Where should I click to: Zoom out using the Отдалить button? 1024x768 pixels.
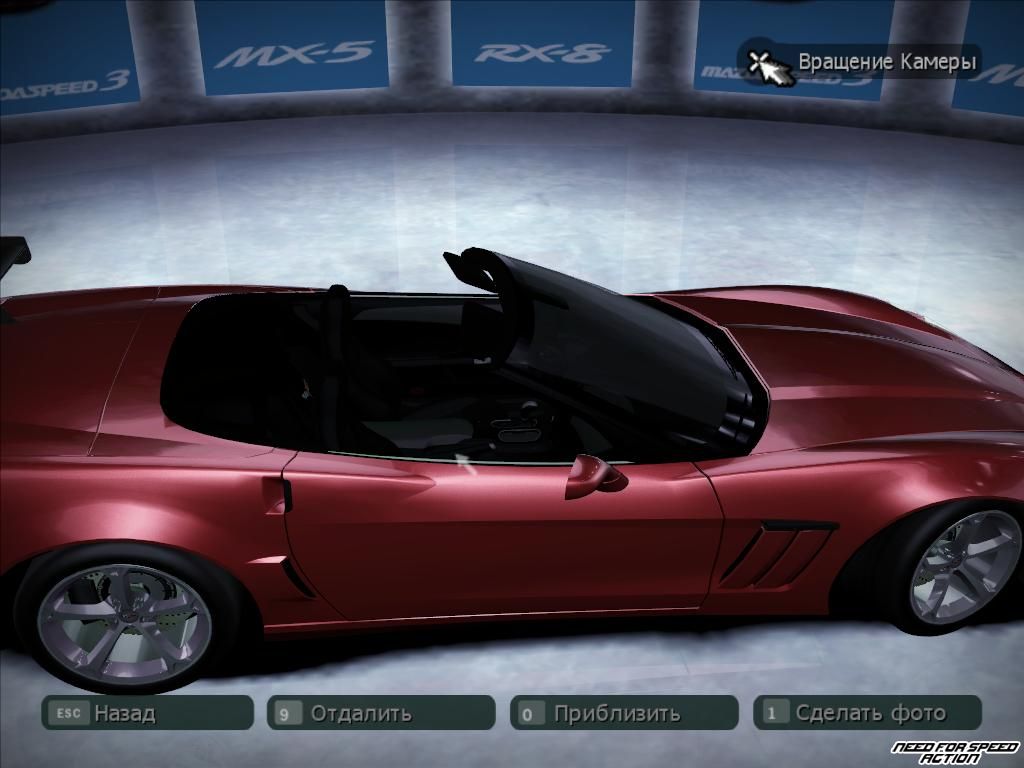381,713
